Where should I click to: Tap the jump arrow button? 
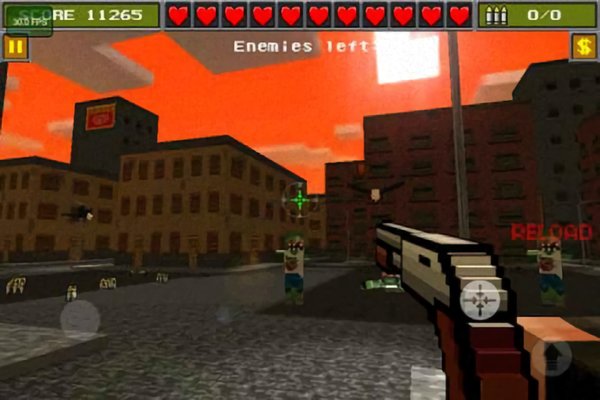tap(551, 356)
